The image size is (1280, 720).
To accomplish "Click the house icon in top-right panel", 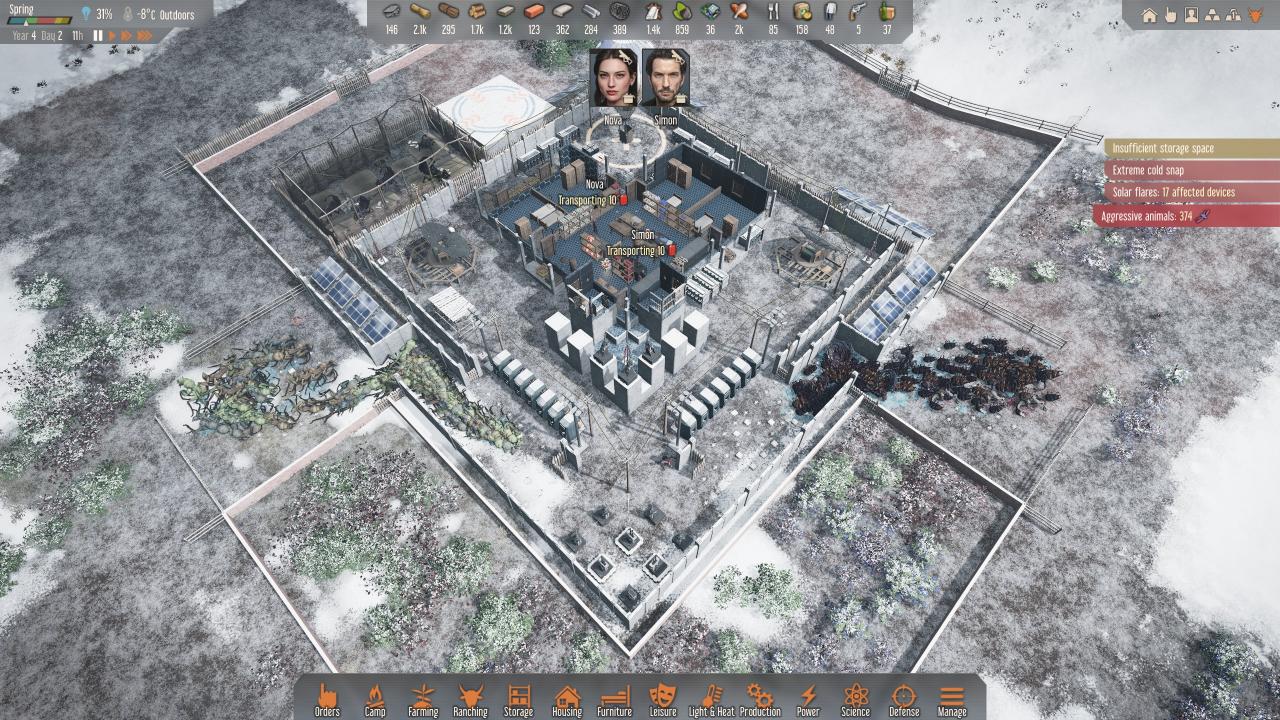I will pyautogui.click(x=1149, y=15).
